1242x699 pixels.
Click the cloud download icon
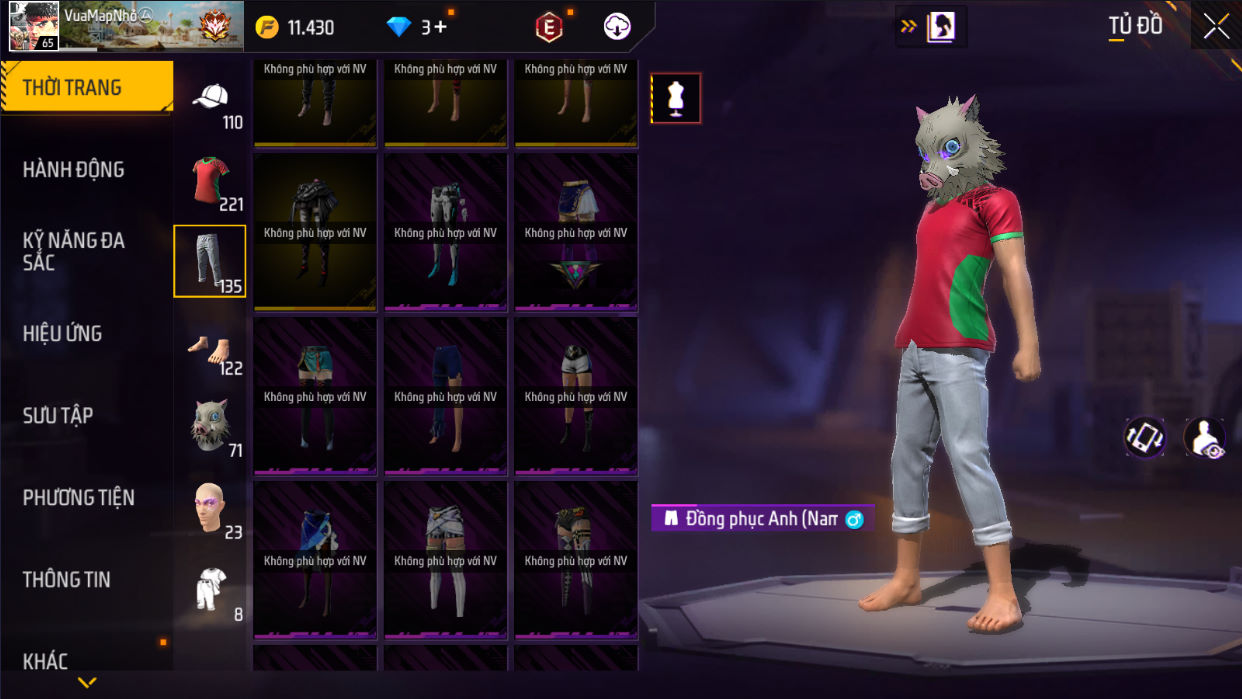click(x=618, y=27)
